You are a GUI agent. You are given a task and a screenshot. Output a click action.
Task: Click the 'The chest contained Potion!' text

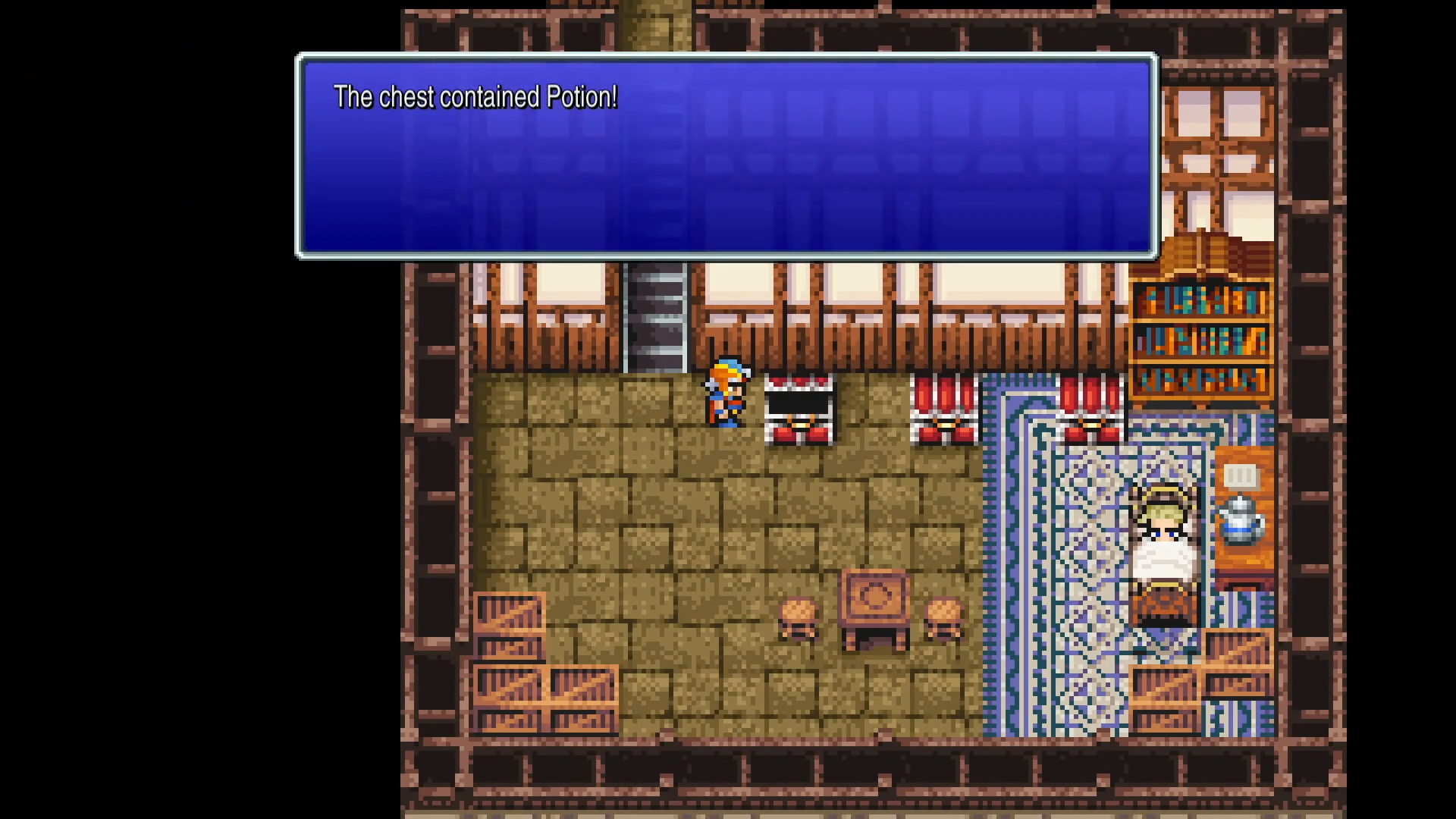[x=475, y=97]
